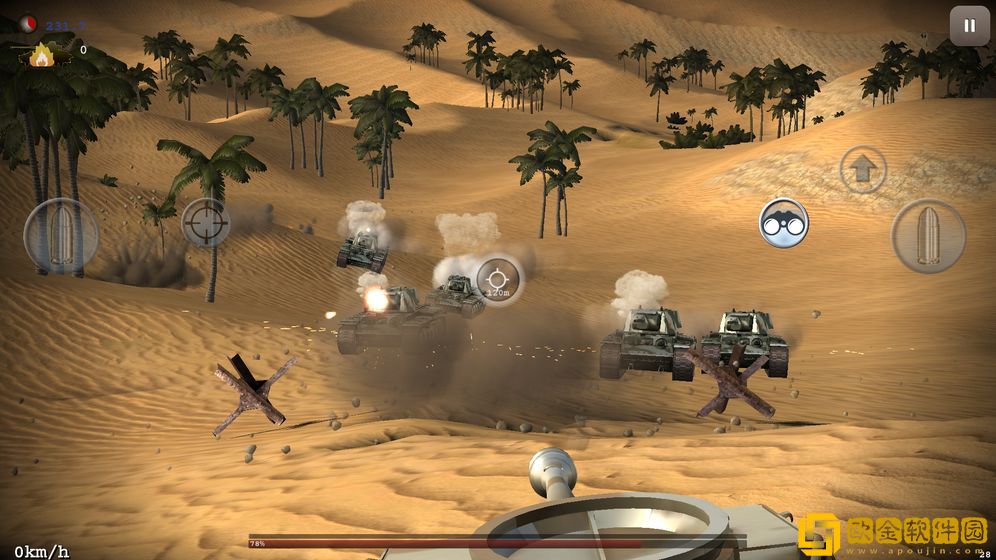Tap the up arrow button
Image resolution: width=996 pixels, height=560 pixels.
click(x=862, y=170)
